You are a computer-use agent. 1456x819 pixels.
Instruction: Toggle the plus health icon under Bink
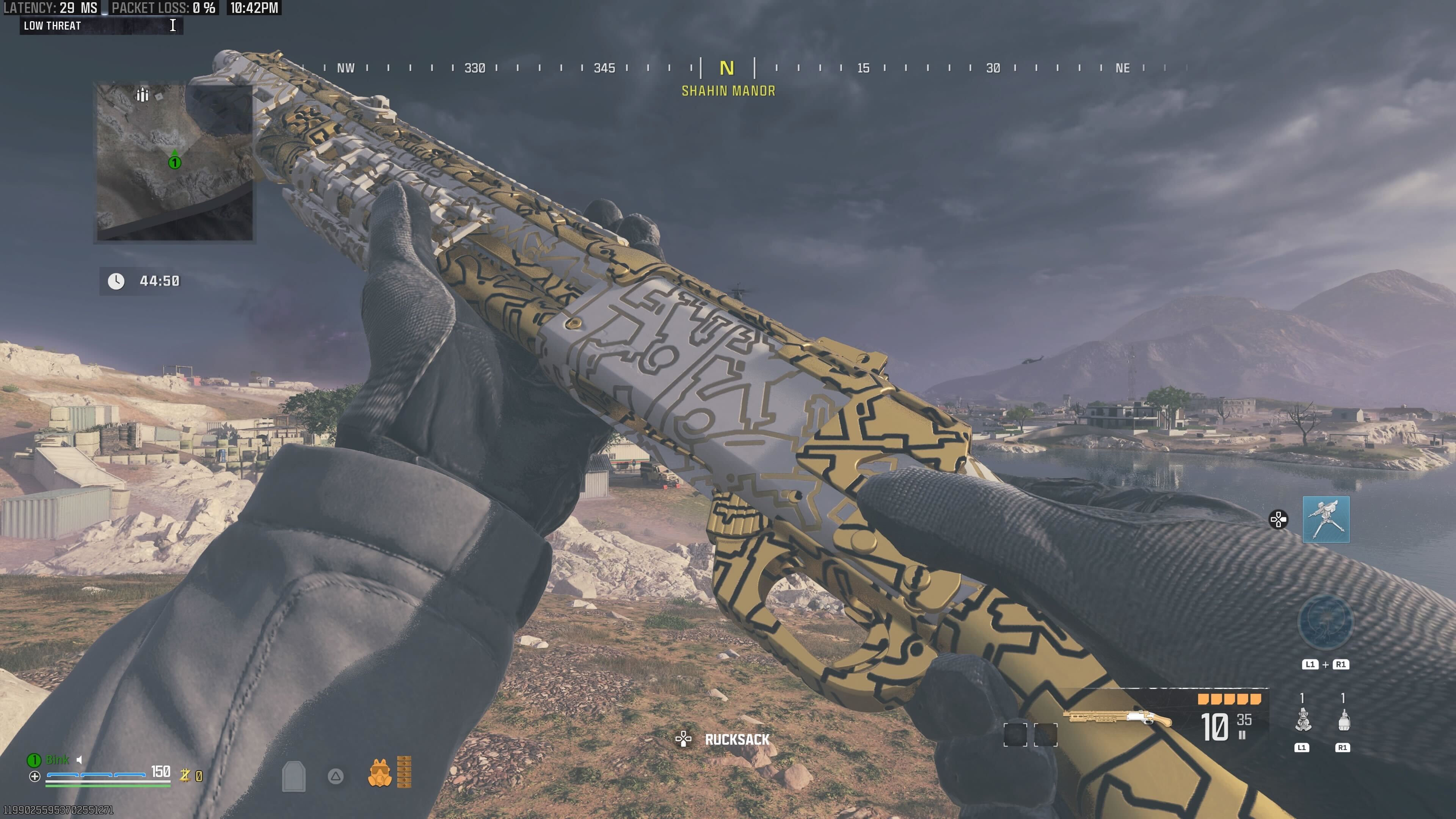(x=35, y=777)
